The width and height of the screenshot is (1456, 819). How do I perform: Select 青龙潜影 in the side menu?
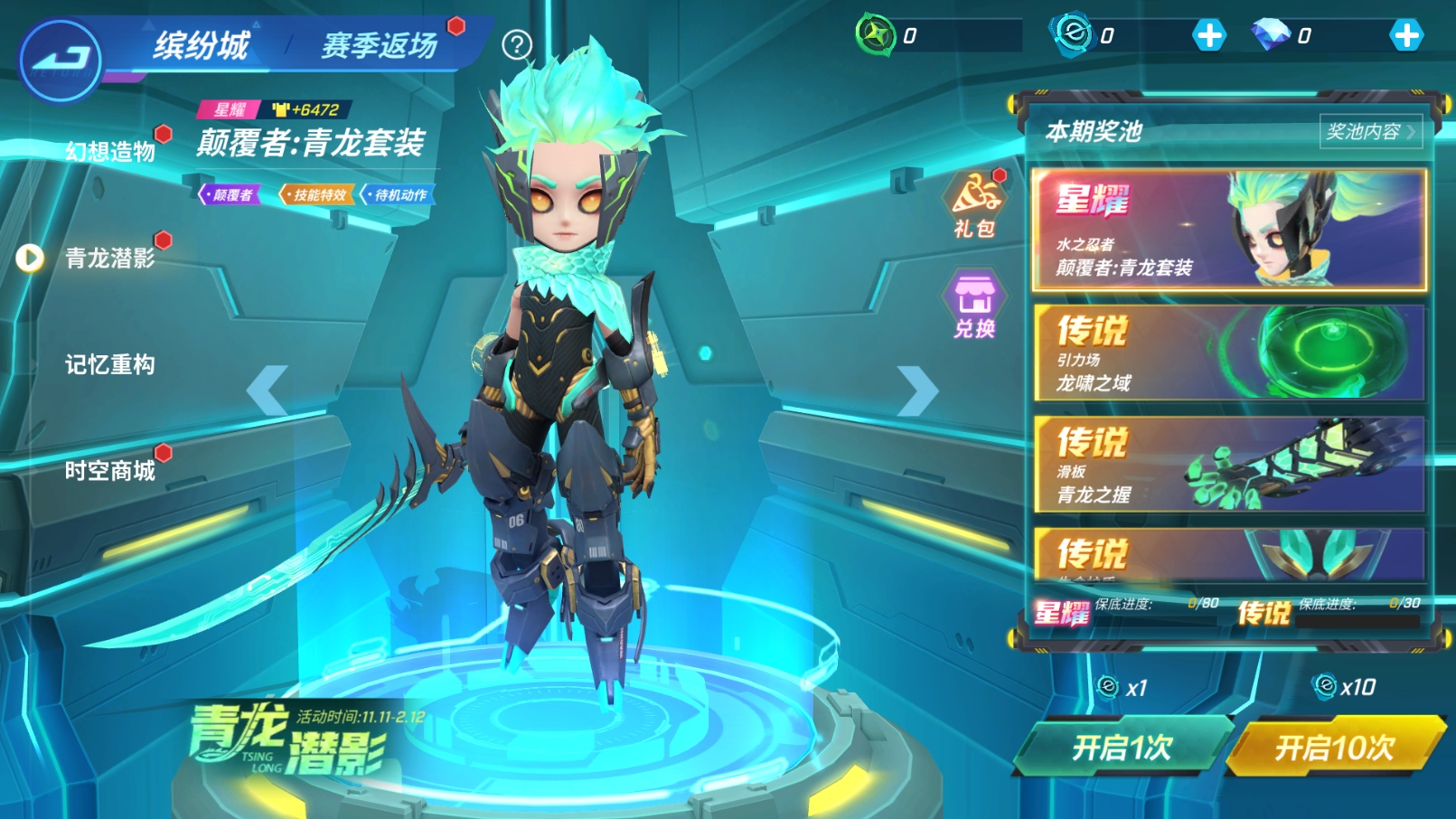[x=110, y=259]
